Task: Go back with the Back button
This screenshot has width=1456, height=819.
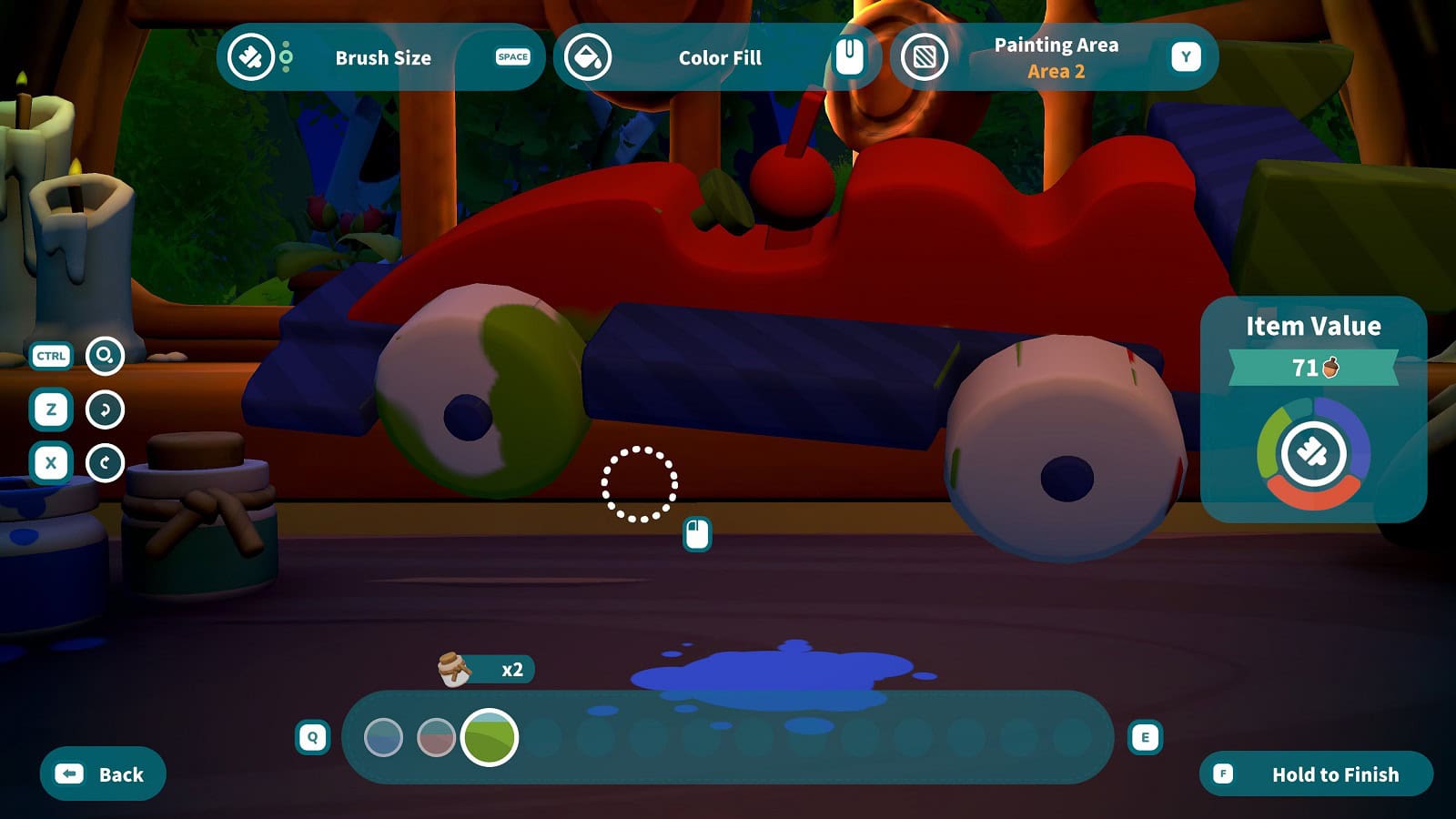Action: pos(103,774)
